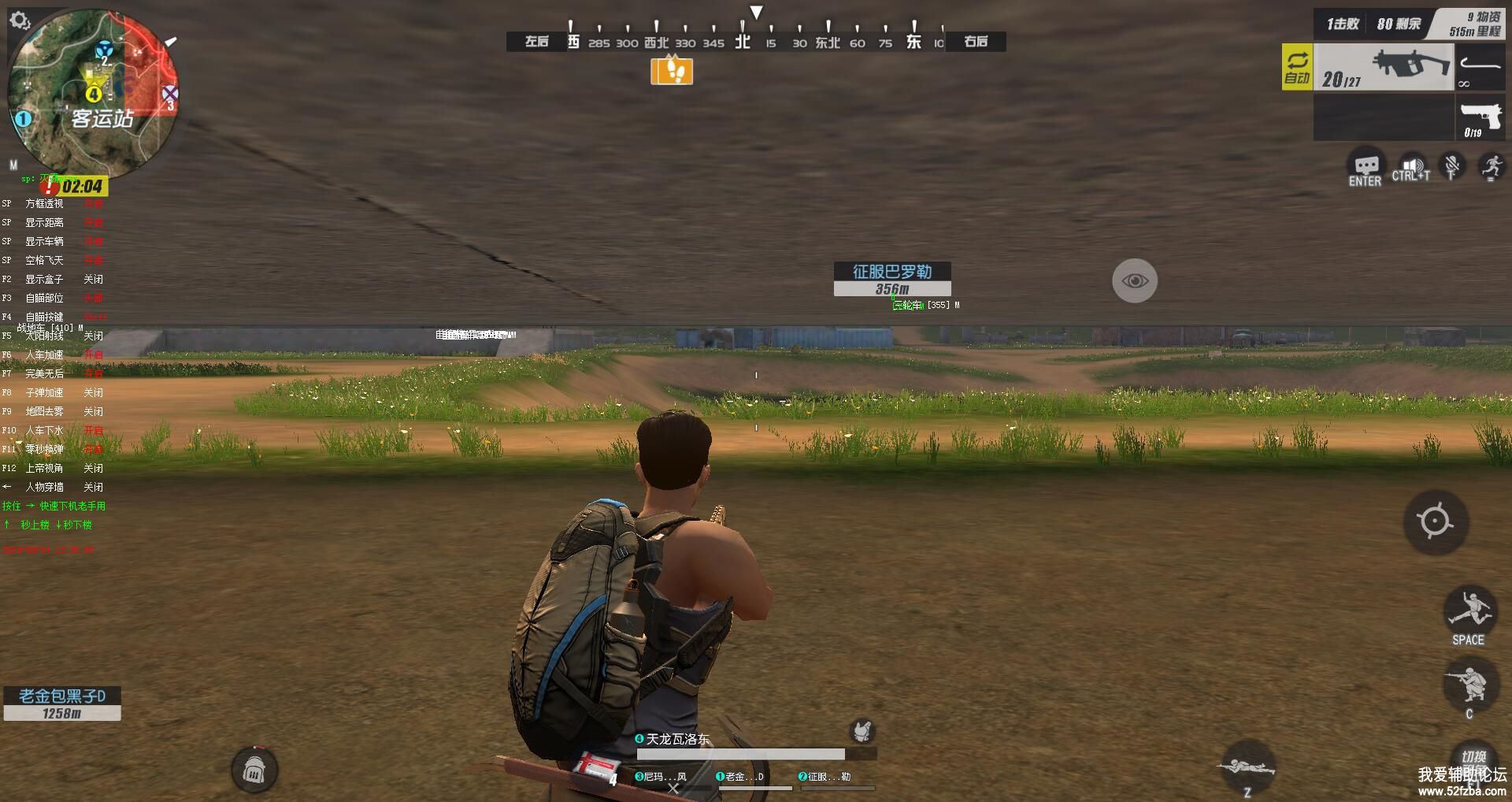Image resolution: width=1512 pixels, height=802 pixels.
Task: Select the submachine gun weapon slot
Action: [1383, 68]
